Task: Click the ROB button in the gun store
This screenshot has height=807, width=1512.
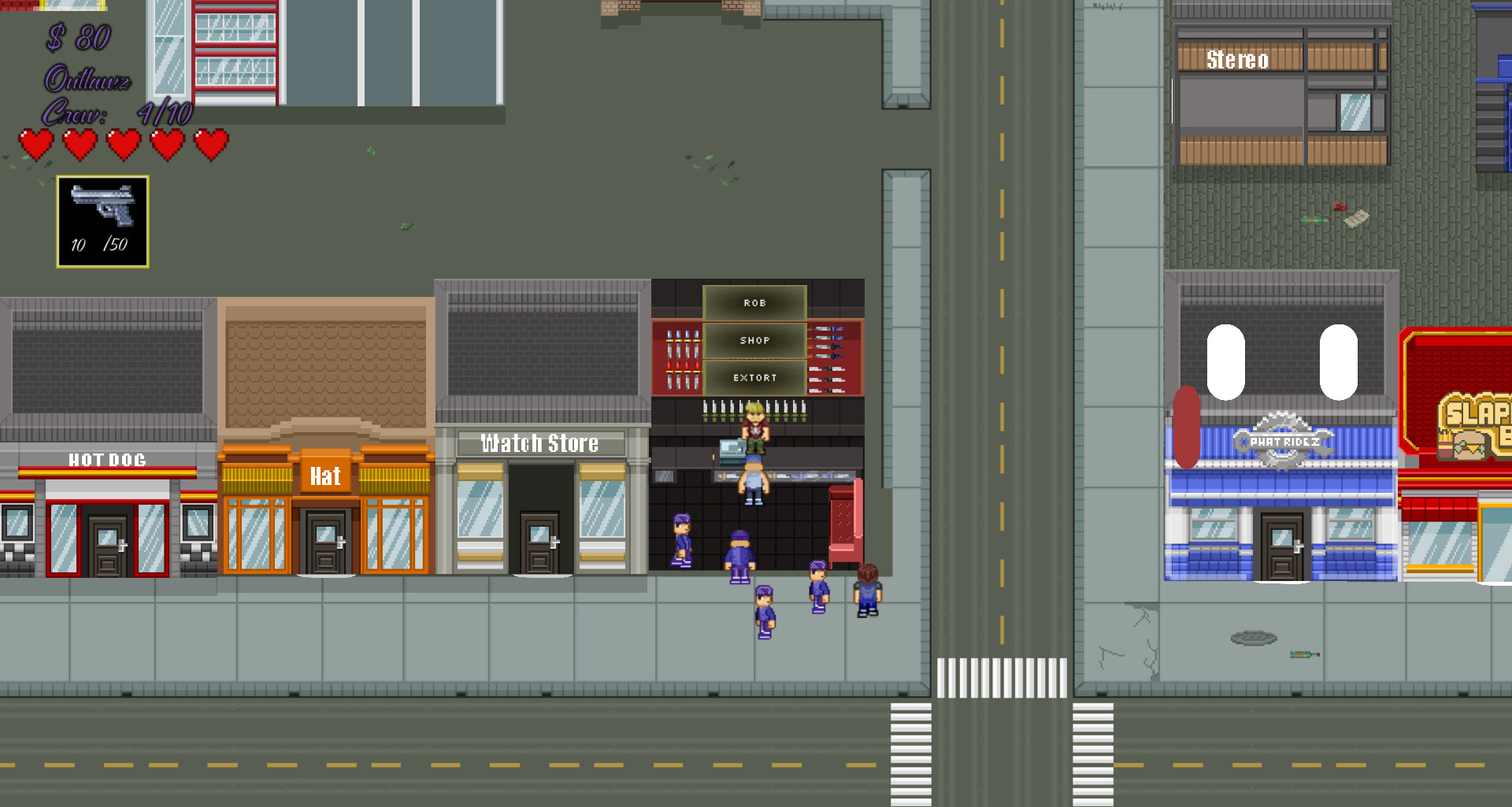Action: click(x=754, y=302)
